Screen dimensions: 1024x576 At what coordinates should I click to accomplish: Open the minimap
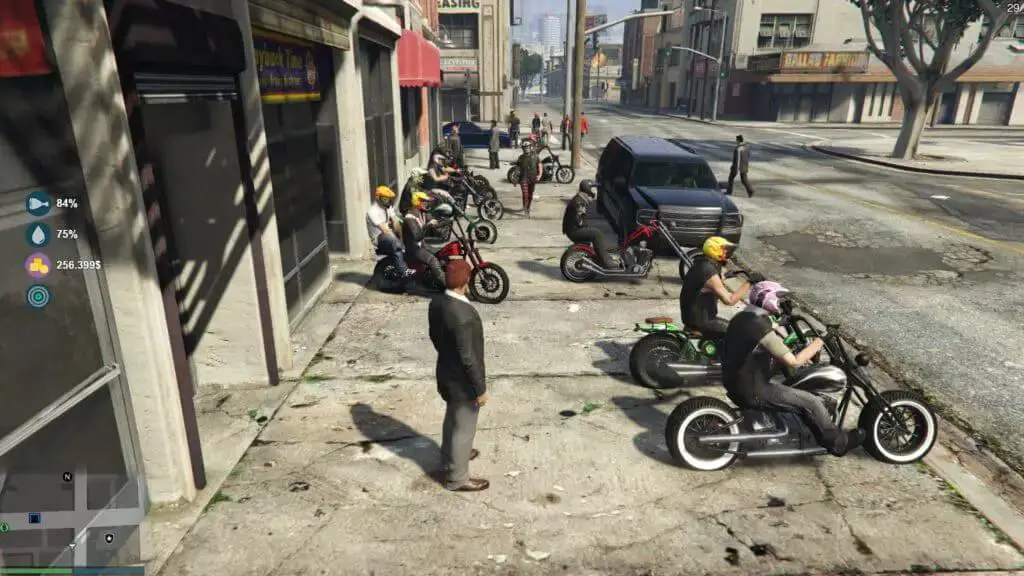coord(72,520)
